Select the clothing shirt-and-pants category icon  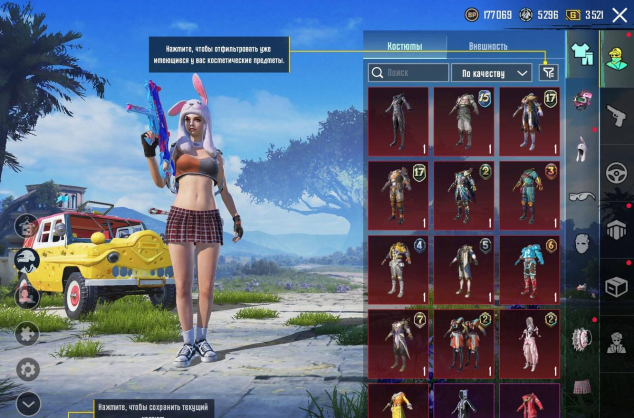581,54
